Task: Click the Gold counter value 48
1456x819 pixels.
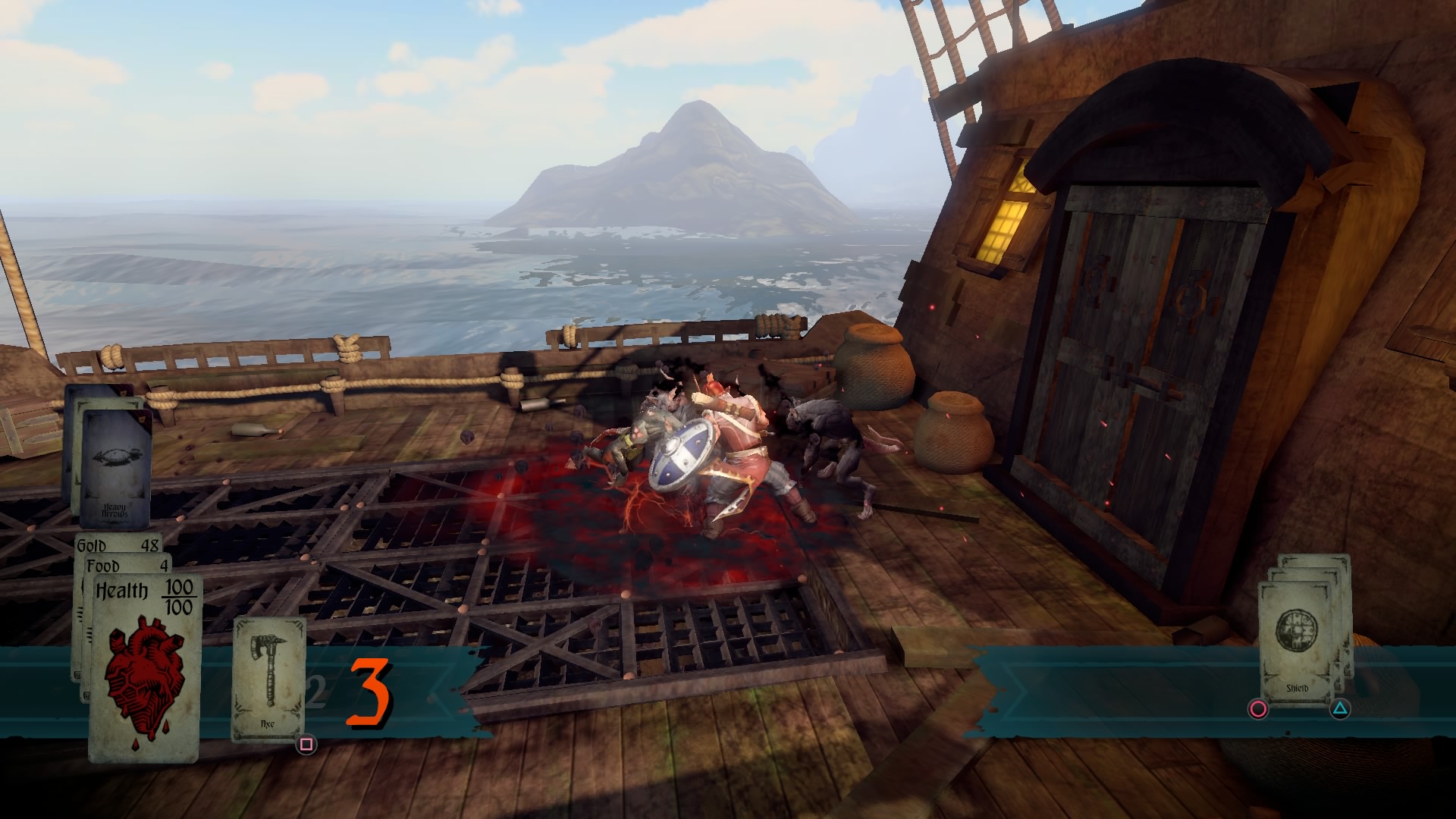Action: click(x=150, y=544)
